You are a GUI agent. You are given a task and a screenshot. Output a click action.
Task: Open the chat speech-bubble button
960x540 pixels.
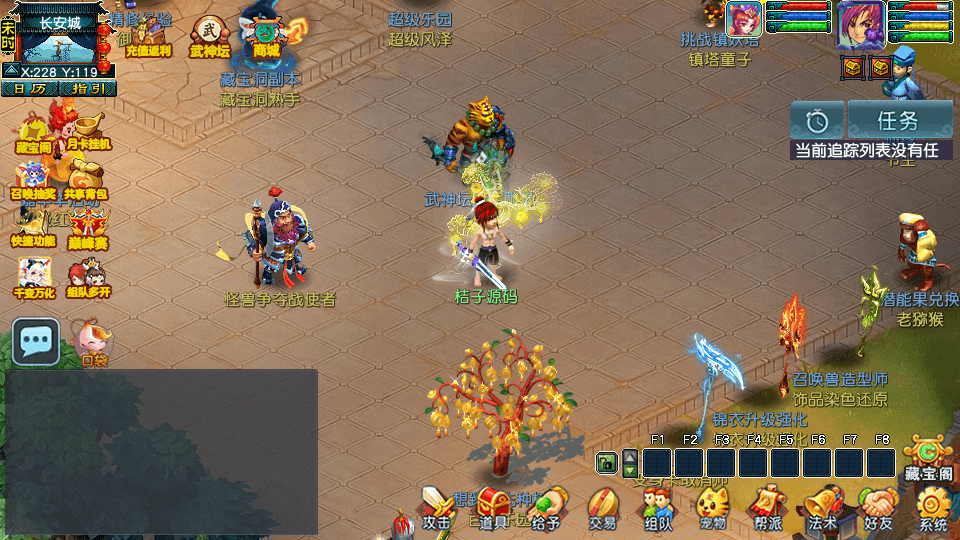[x=37, y=341]
